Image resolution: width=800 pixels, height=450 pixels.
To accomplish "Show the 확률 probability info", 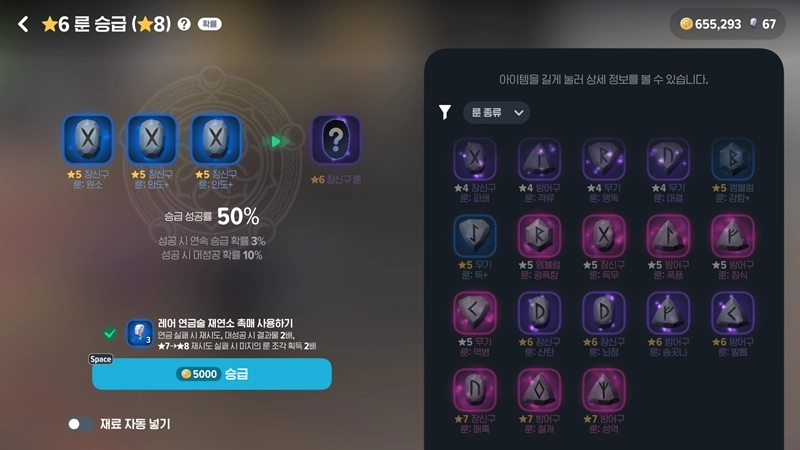I will click(209, 24).
